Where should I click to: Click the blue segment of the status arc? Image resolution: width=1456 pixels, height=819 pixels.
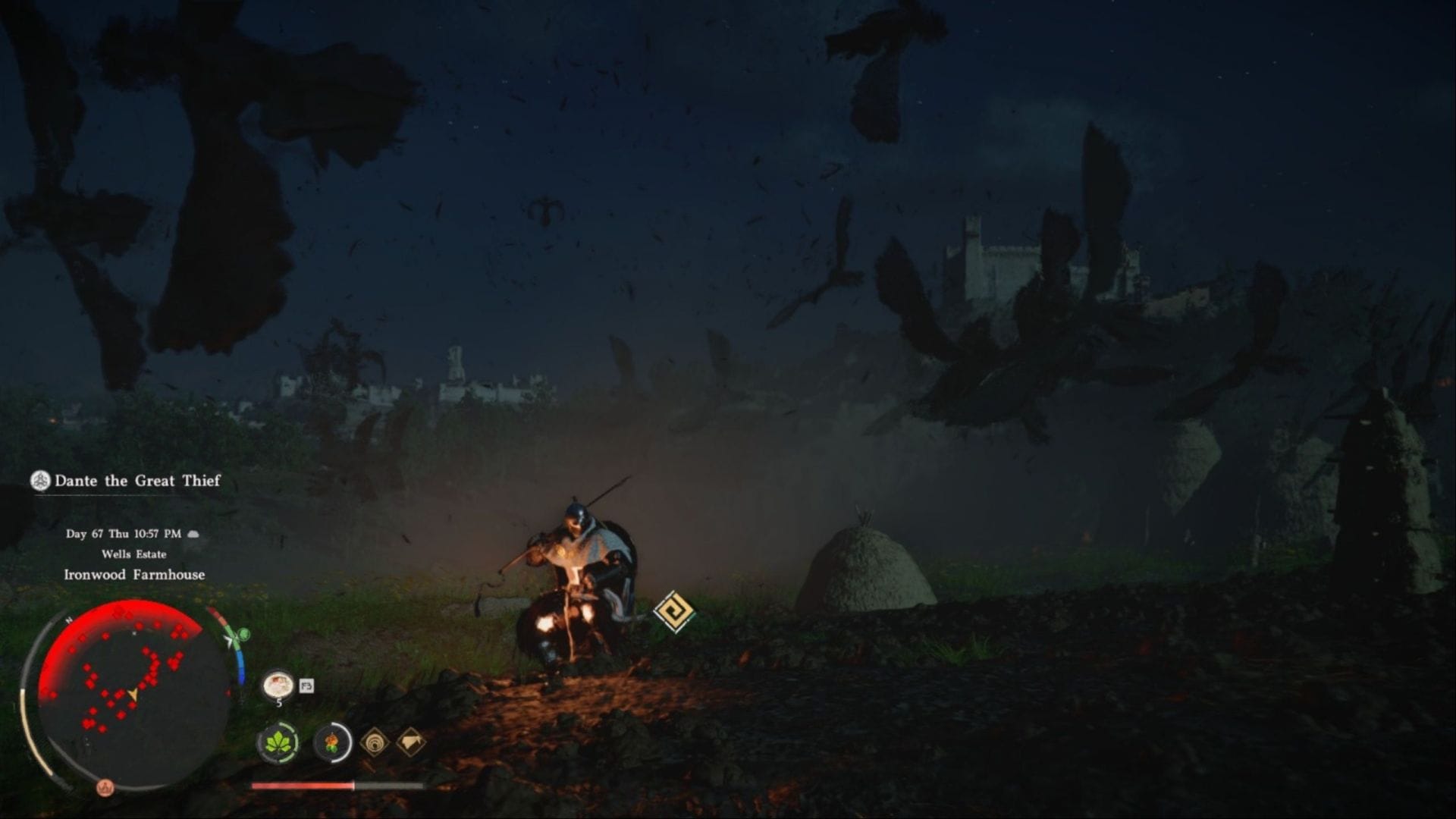[242, 666]
